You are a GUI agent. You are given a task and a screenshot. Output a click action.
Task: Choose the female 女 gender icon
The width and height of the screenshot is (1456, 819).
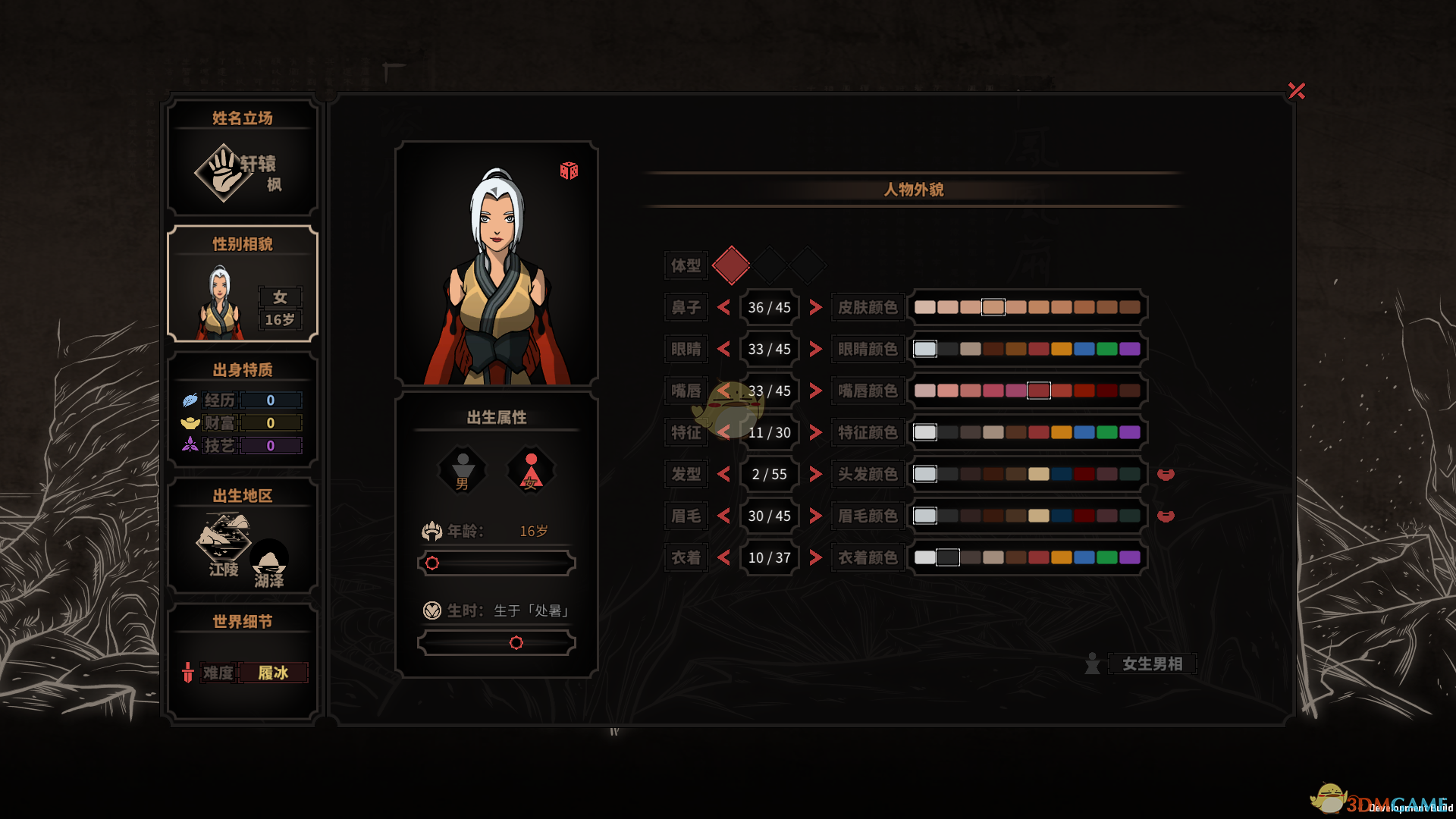[x=531, y=471]
